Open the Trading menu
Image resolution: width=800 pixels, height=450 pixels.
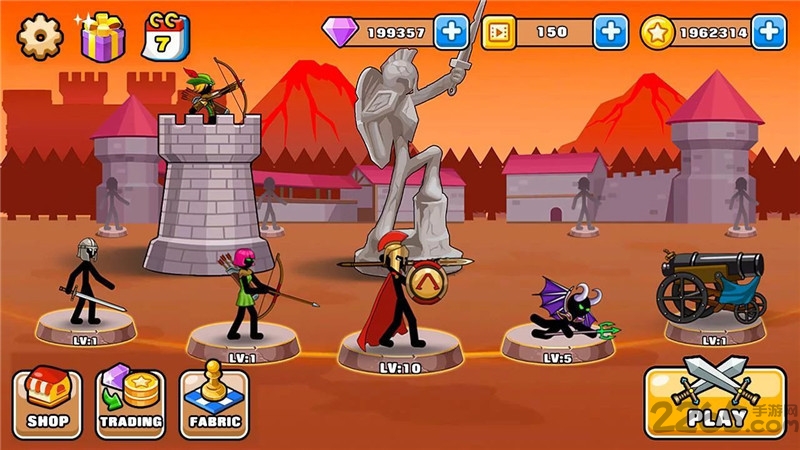pyautogui.click(x=130, y=400)
